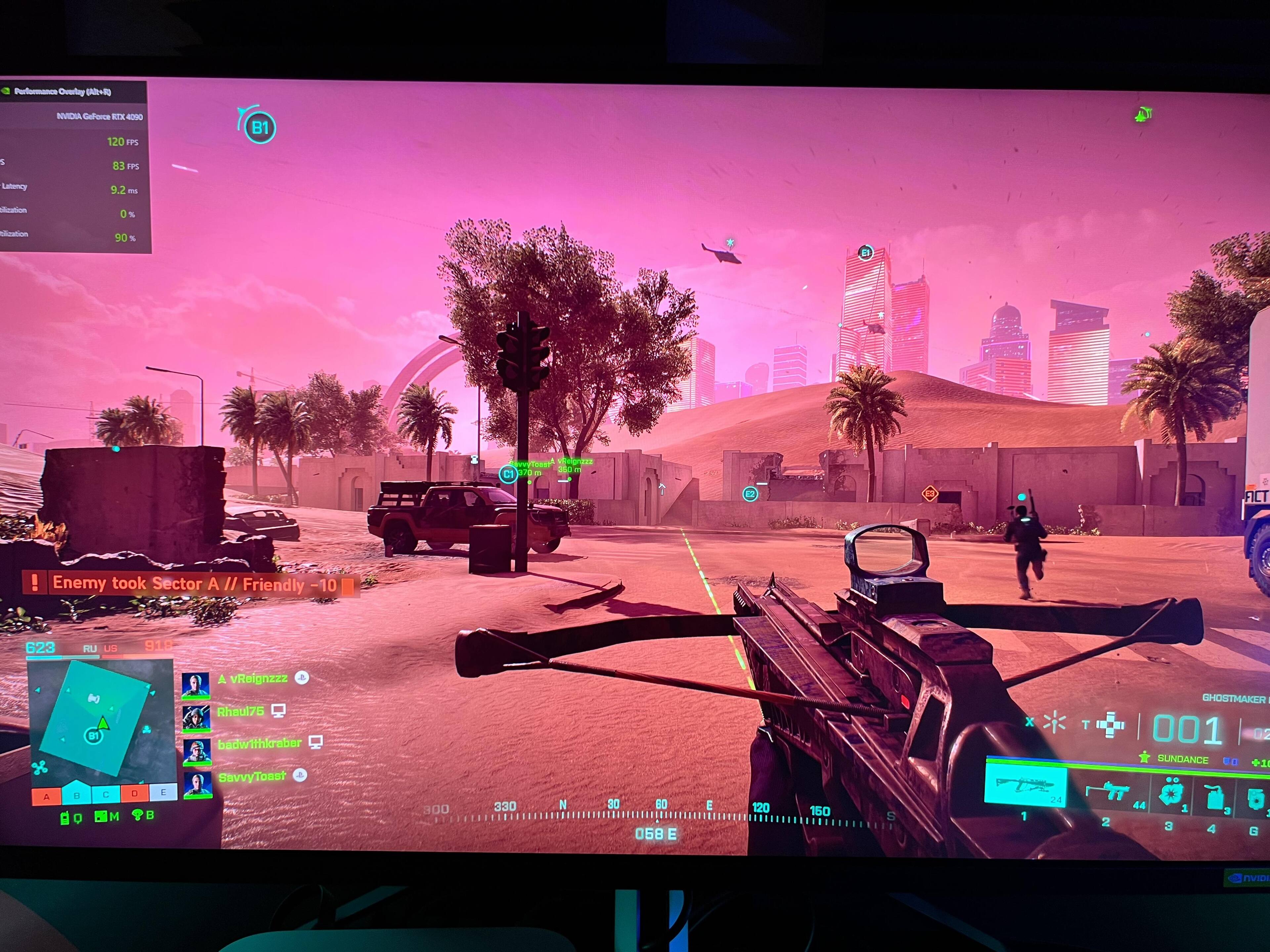Click squad member vReignzzz's portrait
This screenshot has width=1270, height=952.
tap(195, 685)
